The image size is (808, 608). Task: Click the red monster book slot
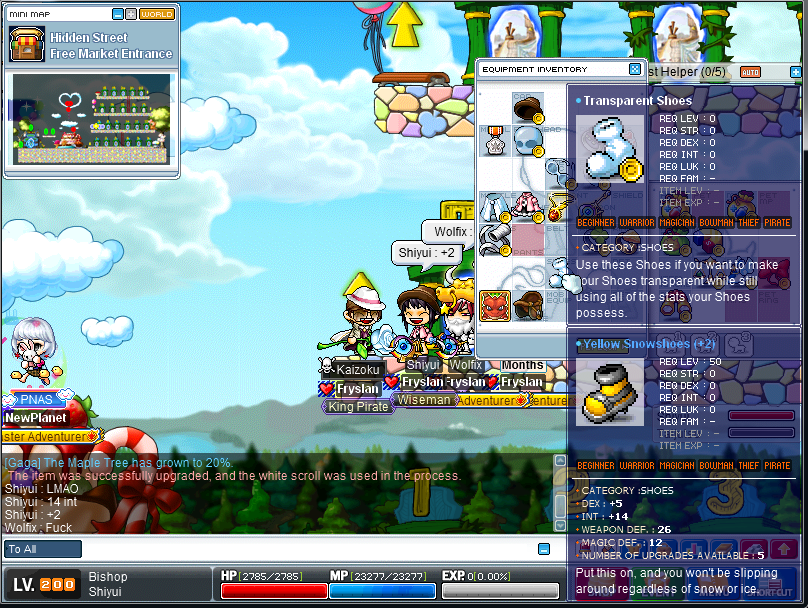[494, 304]
